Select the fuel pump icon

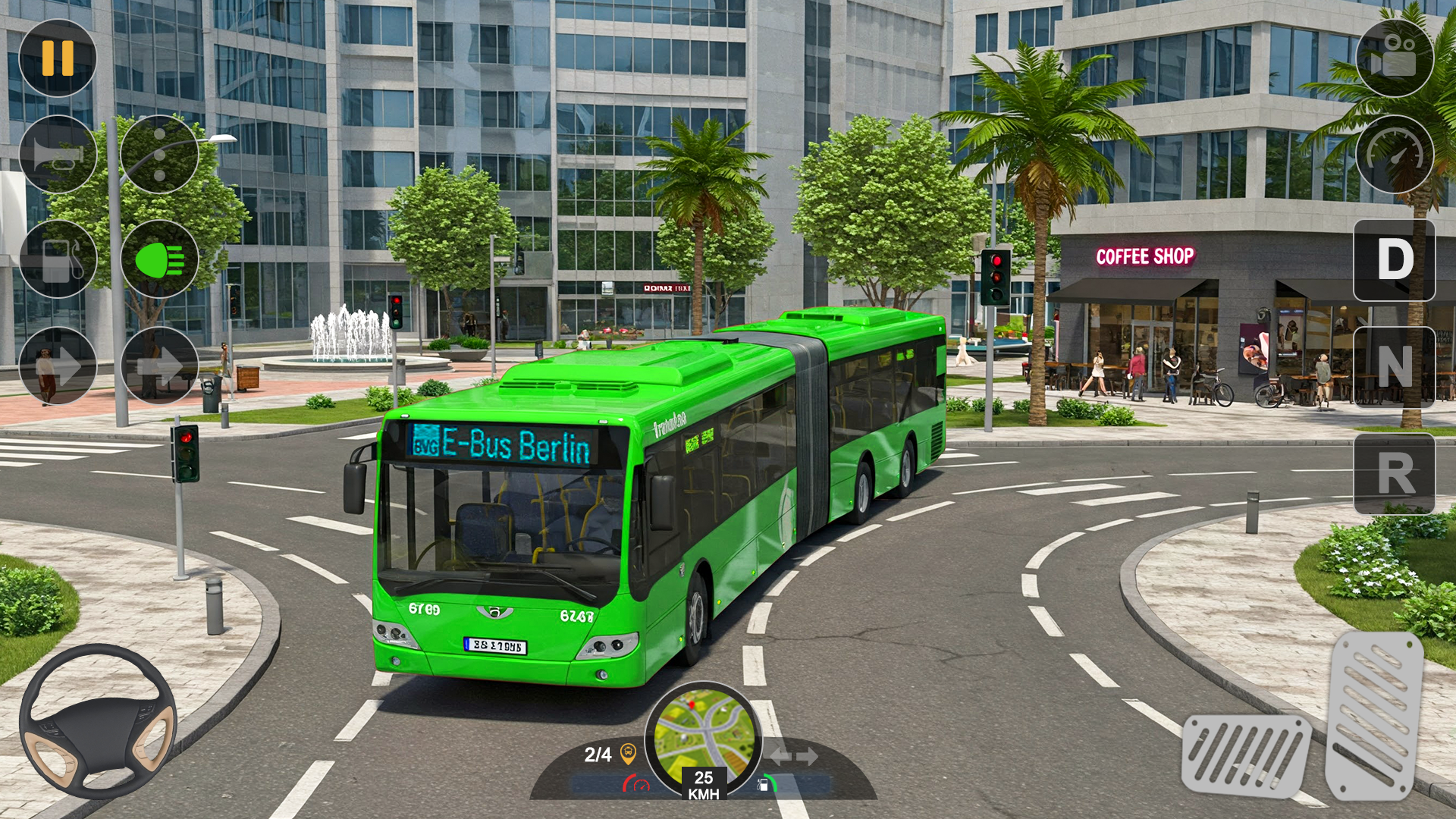[58, 259]
